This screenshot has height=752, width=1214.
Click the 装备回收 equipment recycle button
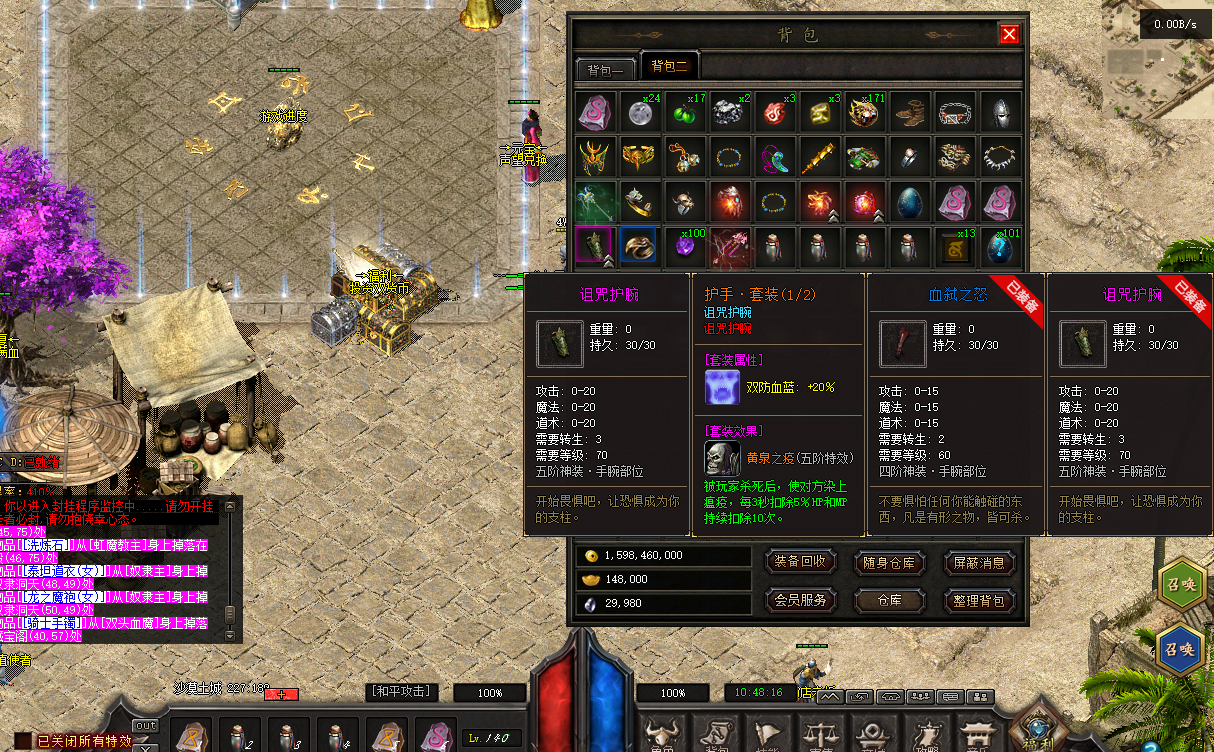pyautogui.click(x=800, y=562)
